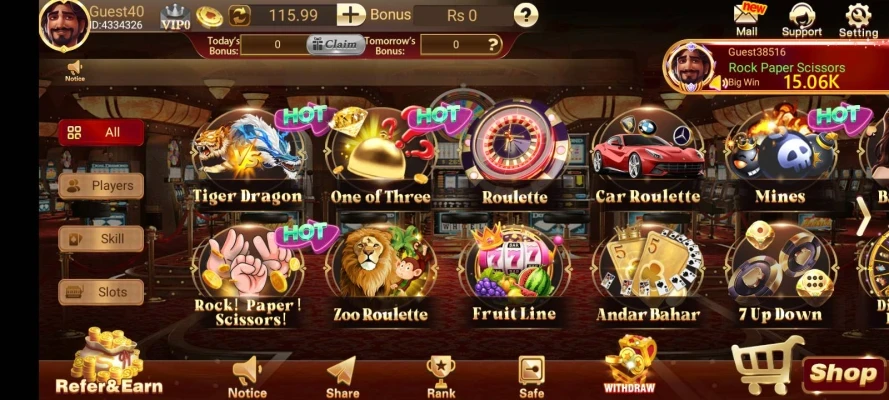The height and width of the screenshot is (400, 889).
Task: Open the Andar Bahar card game
Action: click(x=647, y=273)
